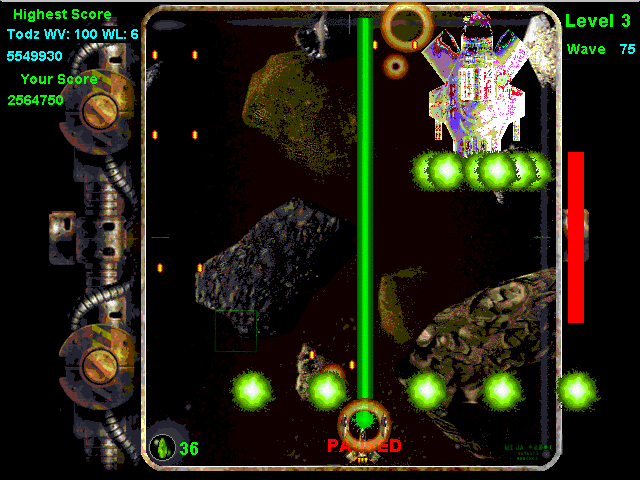Click the green gem bomb icon
Screen dimensions: 640x480
tap(162, 447)
